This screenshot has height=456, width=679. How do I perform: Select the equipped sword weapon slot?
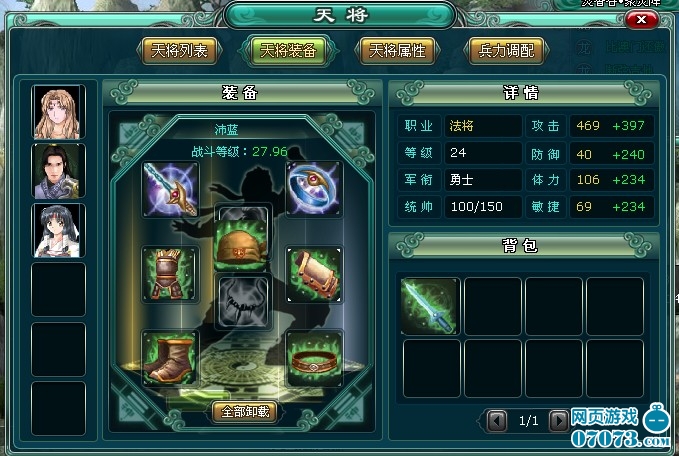coord(170,188)
